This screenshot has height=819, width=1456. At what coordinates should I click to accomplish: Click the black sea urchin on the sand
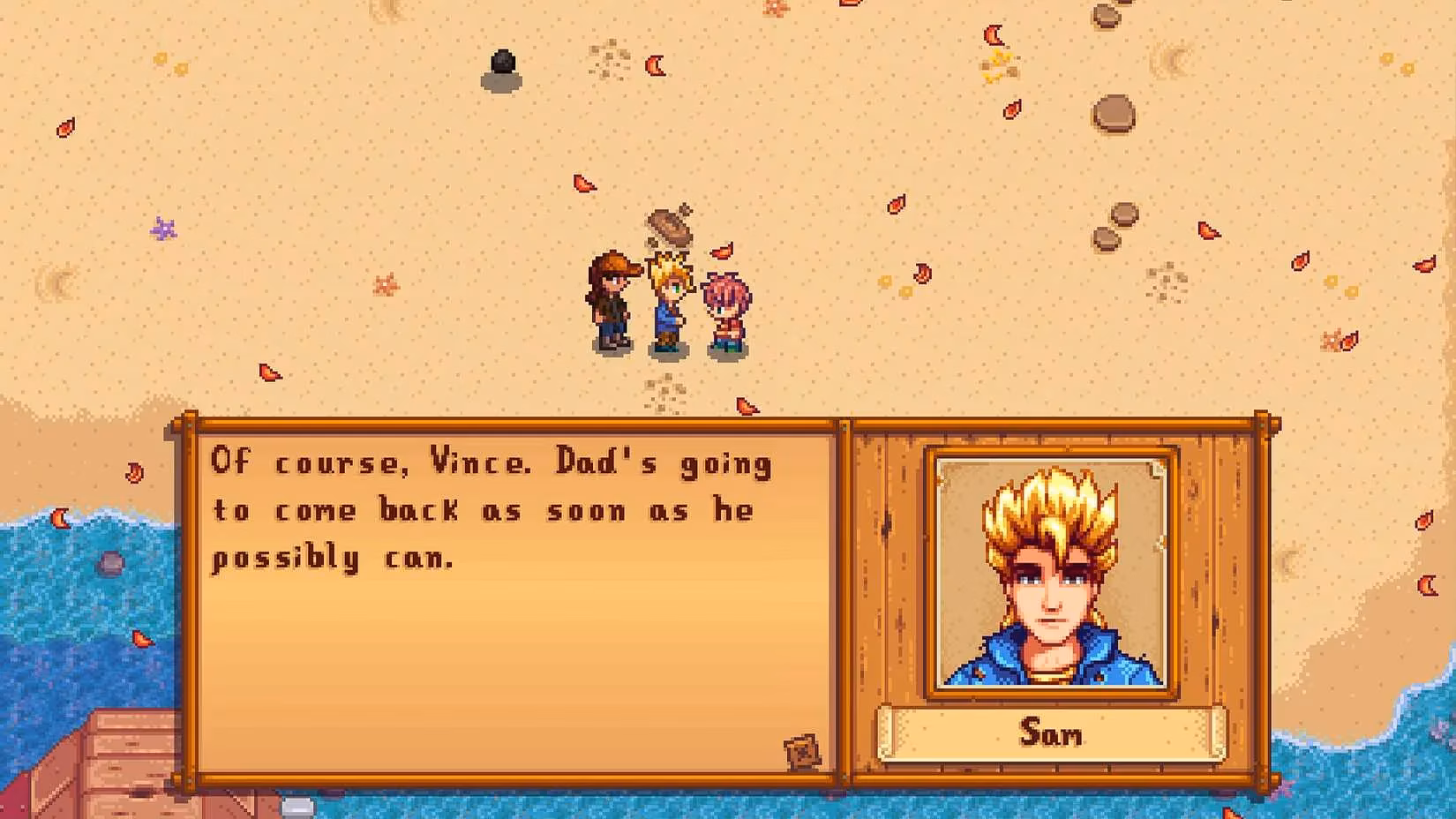[502, 68]
